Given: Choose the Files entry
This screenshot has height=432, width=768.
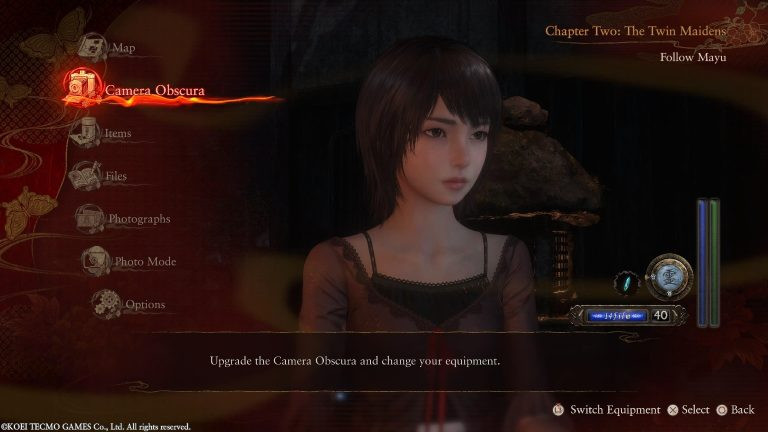Looking at the screenshot, I should click(115, 176).
